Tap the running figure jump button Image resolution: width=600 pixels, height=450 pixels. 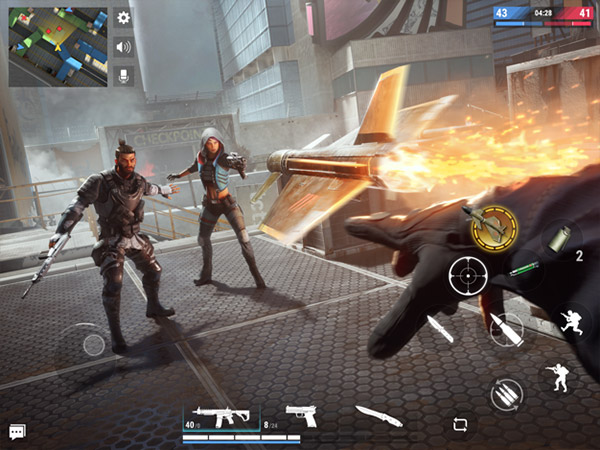pos(574,324)
